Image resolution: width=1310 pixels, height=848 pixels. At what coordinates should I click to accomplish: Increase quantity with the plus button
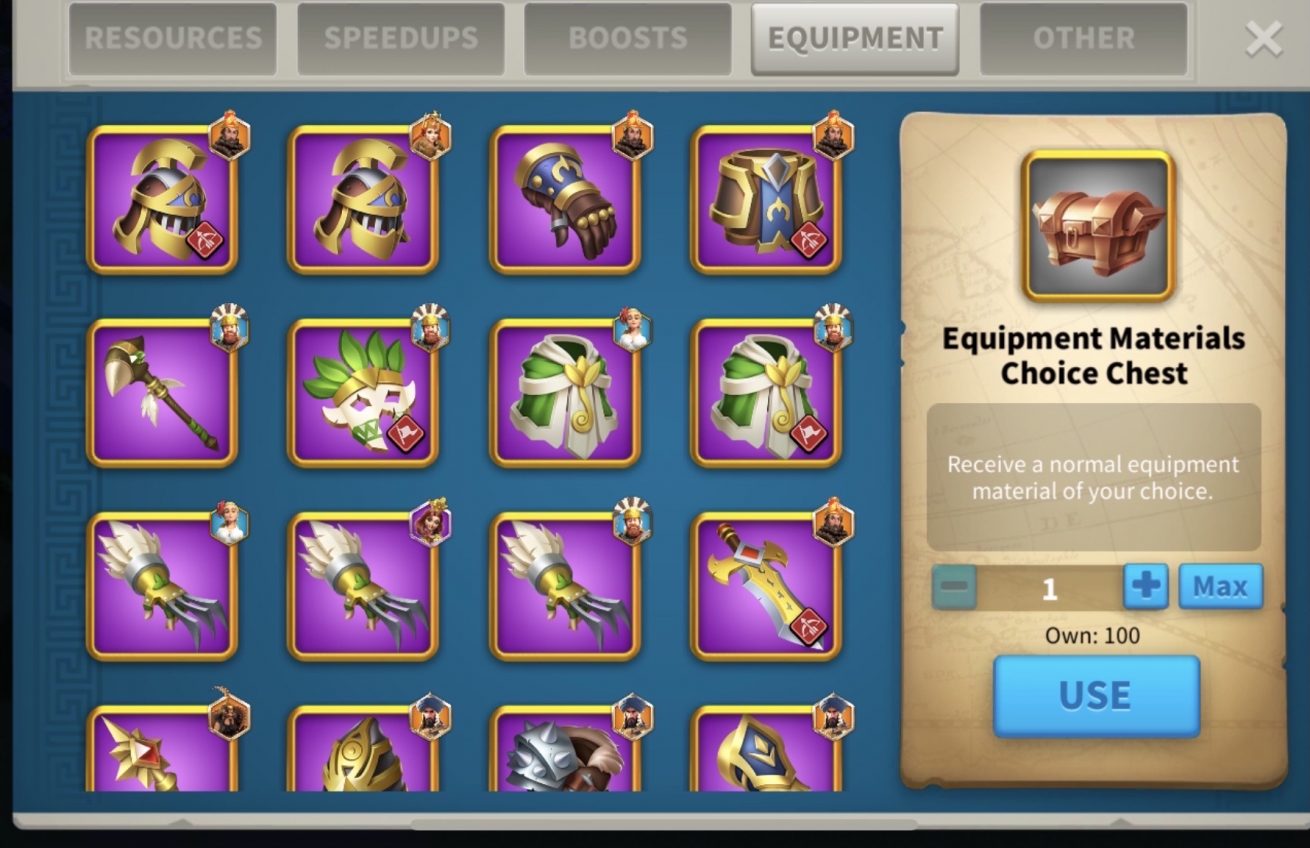1145,587
